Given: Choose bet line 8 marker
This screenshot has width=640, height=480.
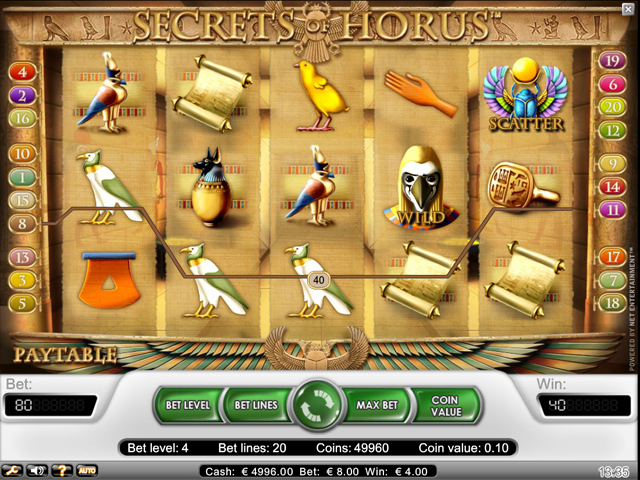Looking at the screenshot, I should click(x=22, y=224).
